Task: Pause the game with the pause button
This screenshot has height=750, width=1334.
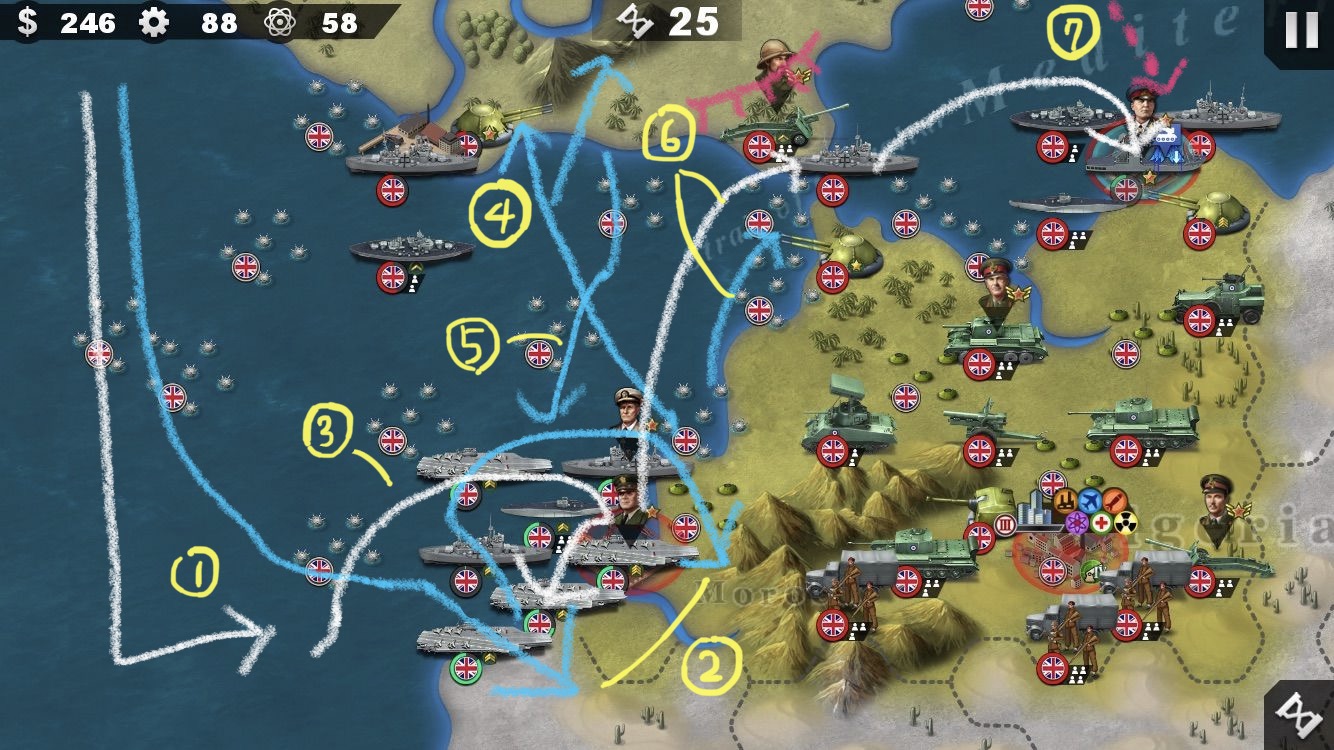Action: tap(1300, 30)
